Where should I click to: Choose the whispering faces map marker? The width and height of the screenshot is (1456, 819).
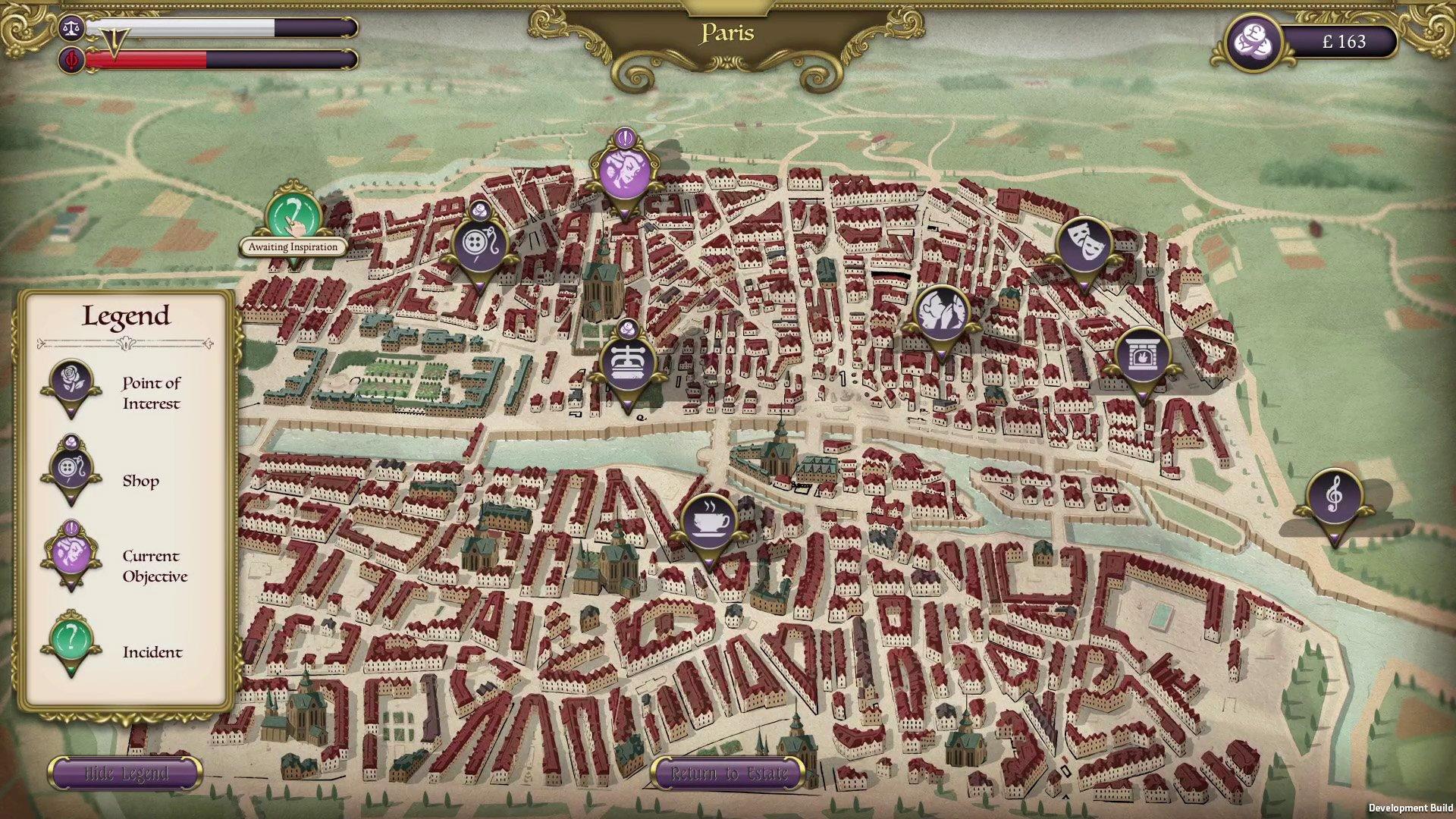(x=942, y=312)
